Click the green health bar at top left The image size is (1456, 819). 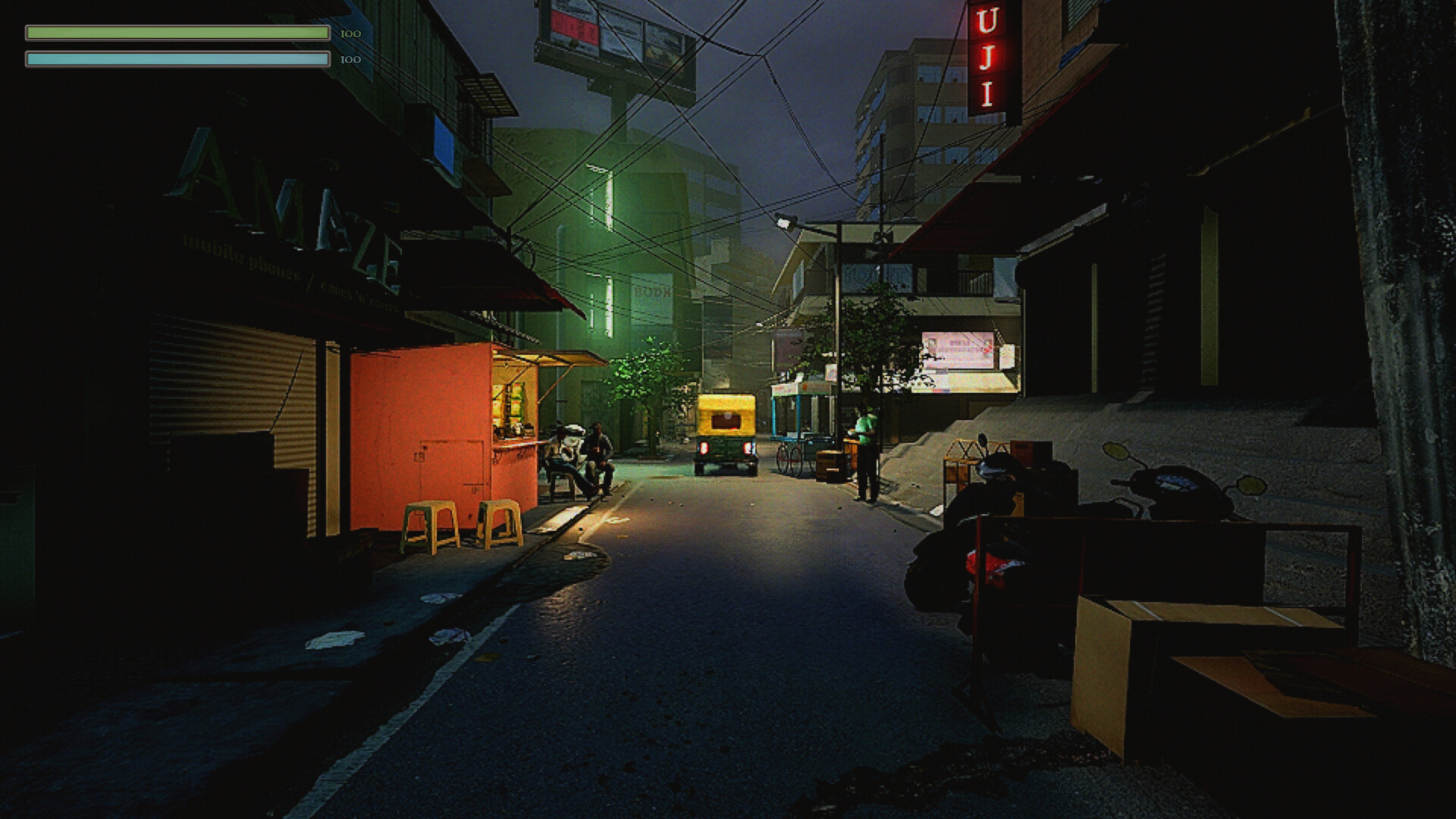(174, 32)
